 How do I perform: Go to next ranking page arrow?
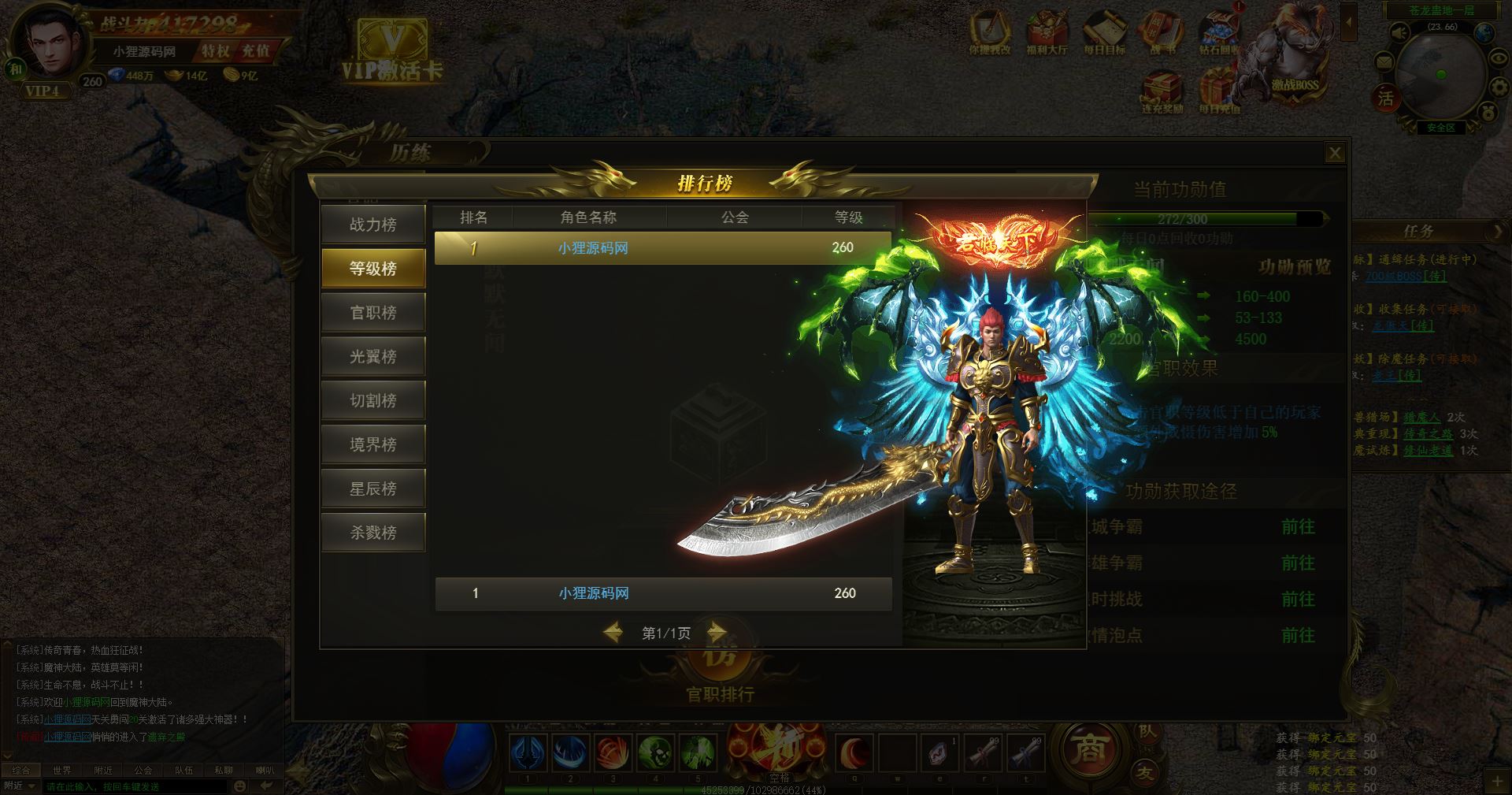tap(716, 633)
